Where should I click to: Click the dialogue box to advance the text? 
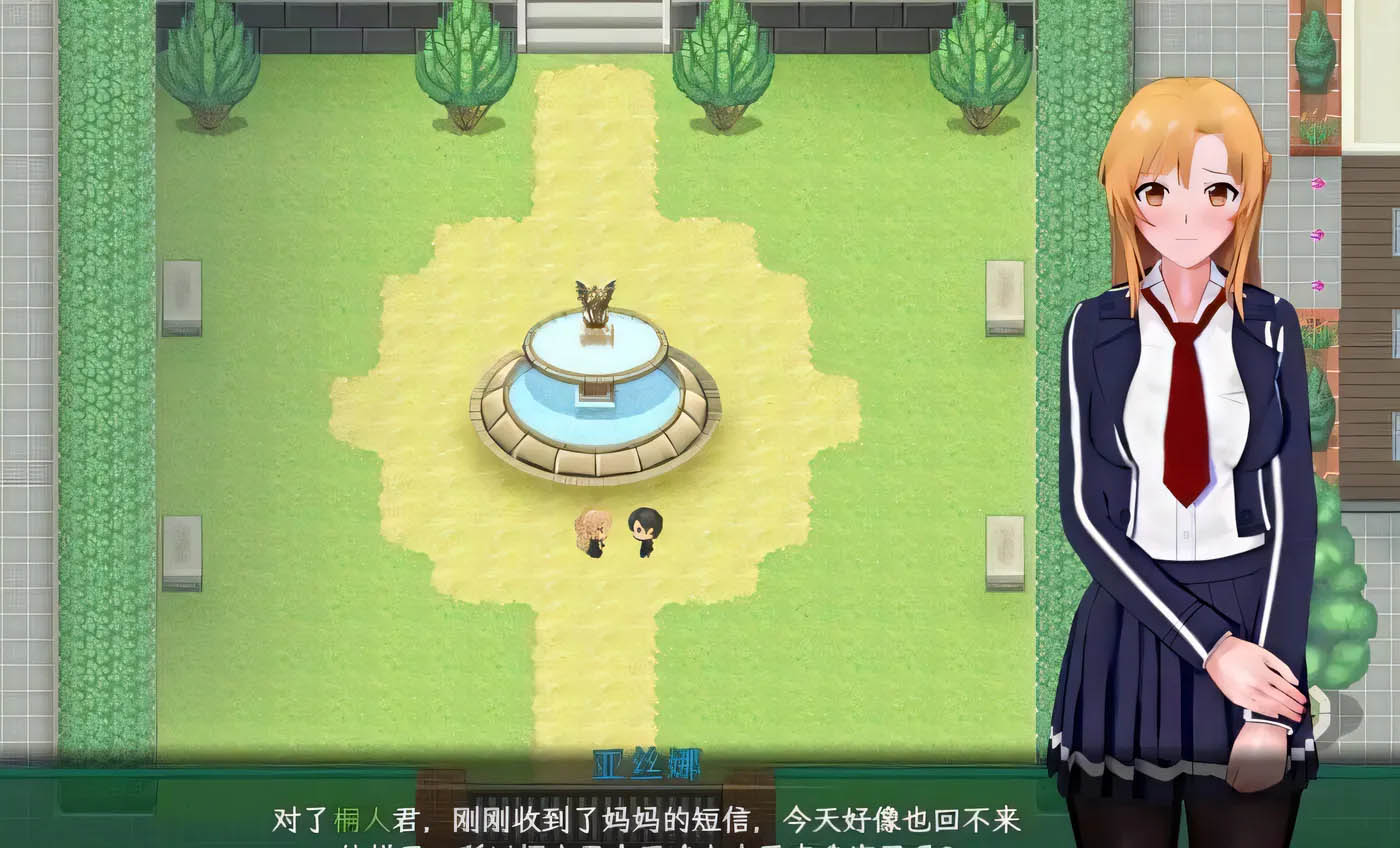click(650, 818)
